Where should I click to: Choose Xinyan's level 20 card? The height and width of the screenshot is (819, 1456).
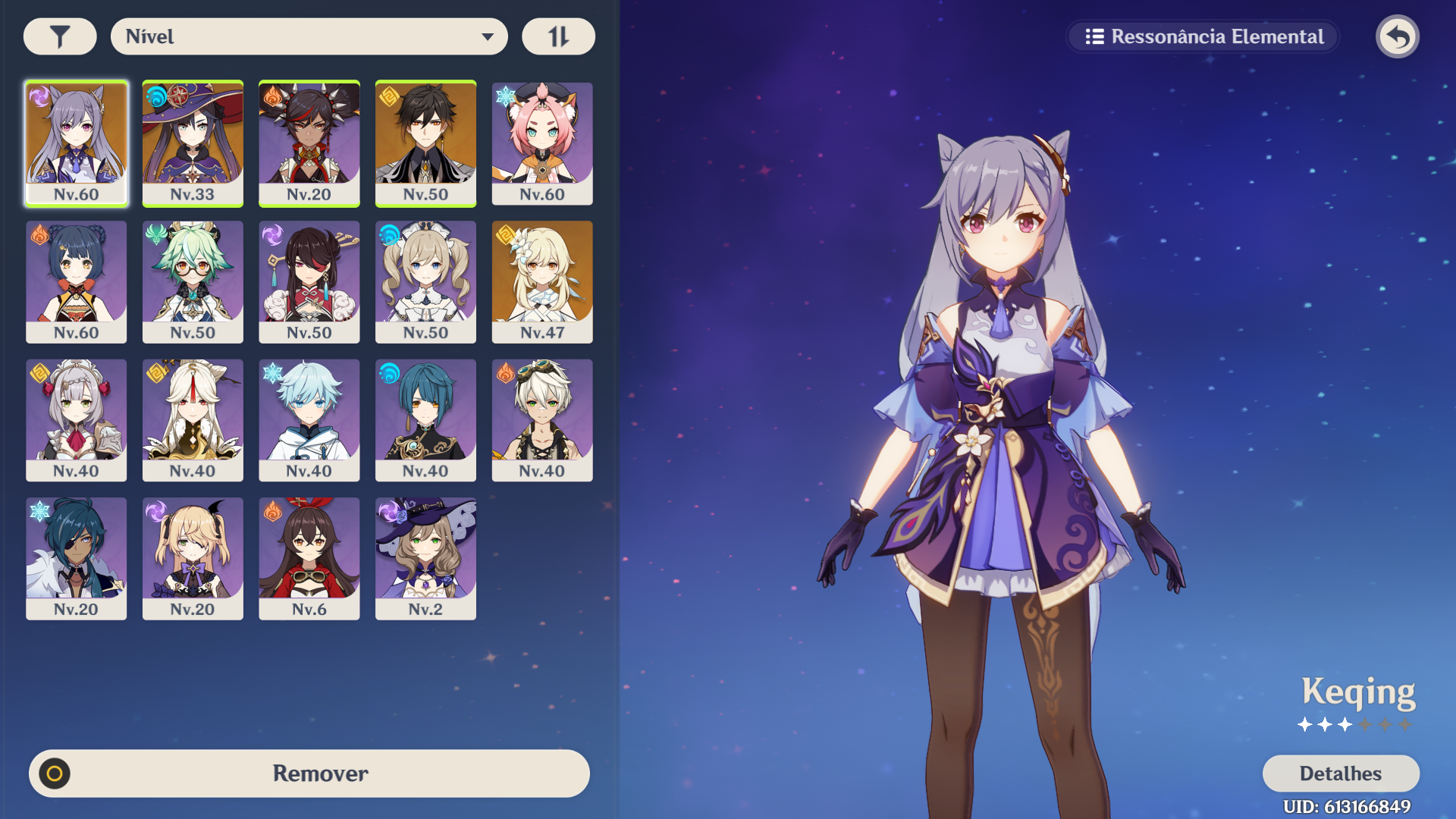(x=309, y=143)
